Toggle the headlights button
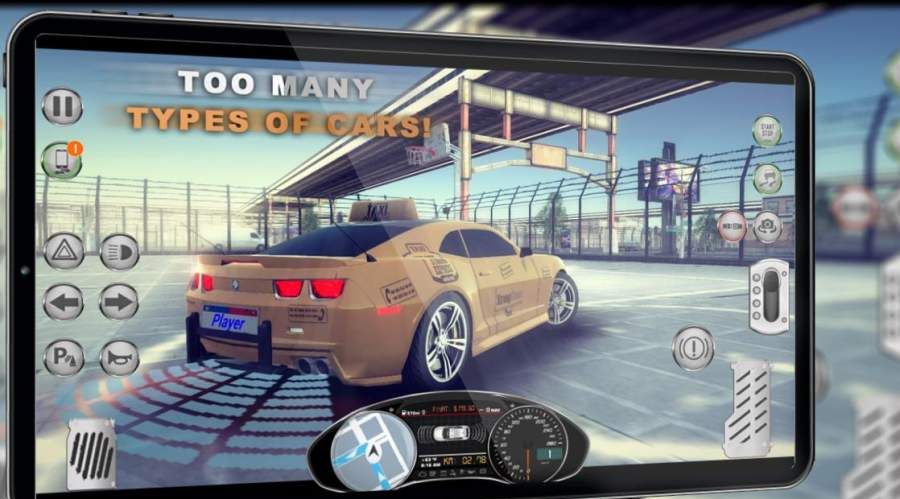Image resolution: width=900 pixels, height=499 pixels. 119,249
